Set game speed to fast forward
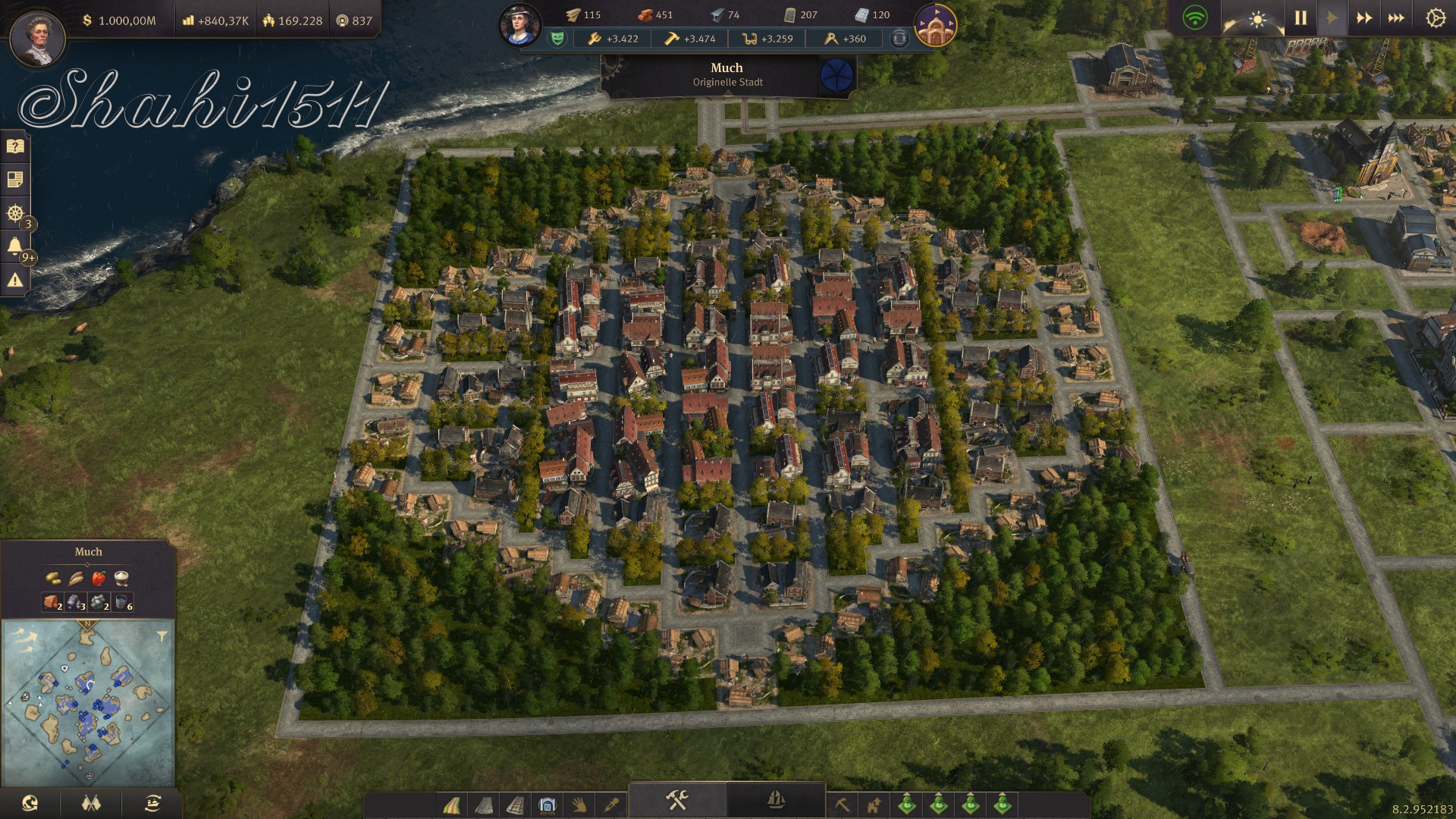The width and height of the screenshot is (1456, 819). pos(1363,17)
